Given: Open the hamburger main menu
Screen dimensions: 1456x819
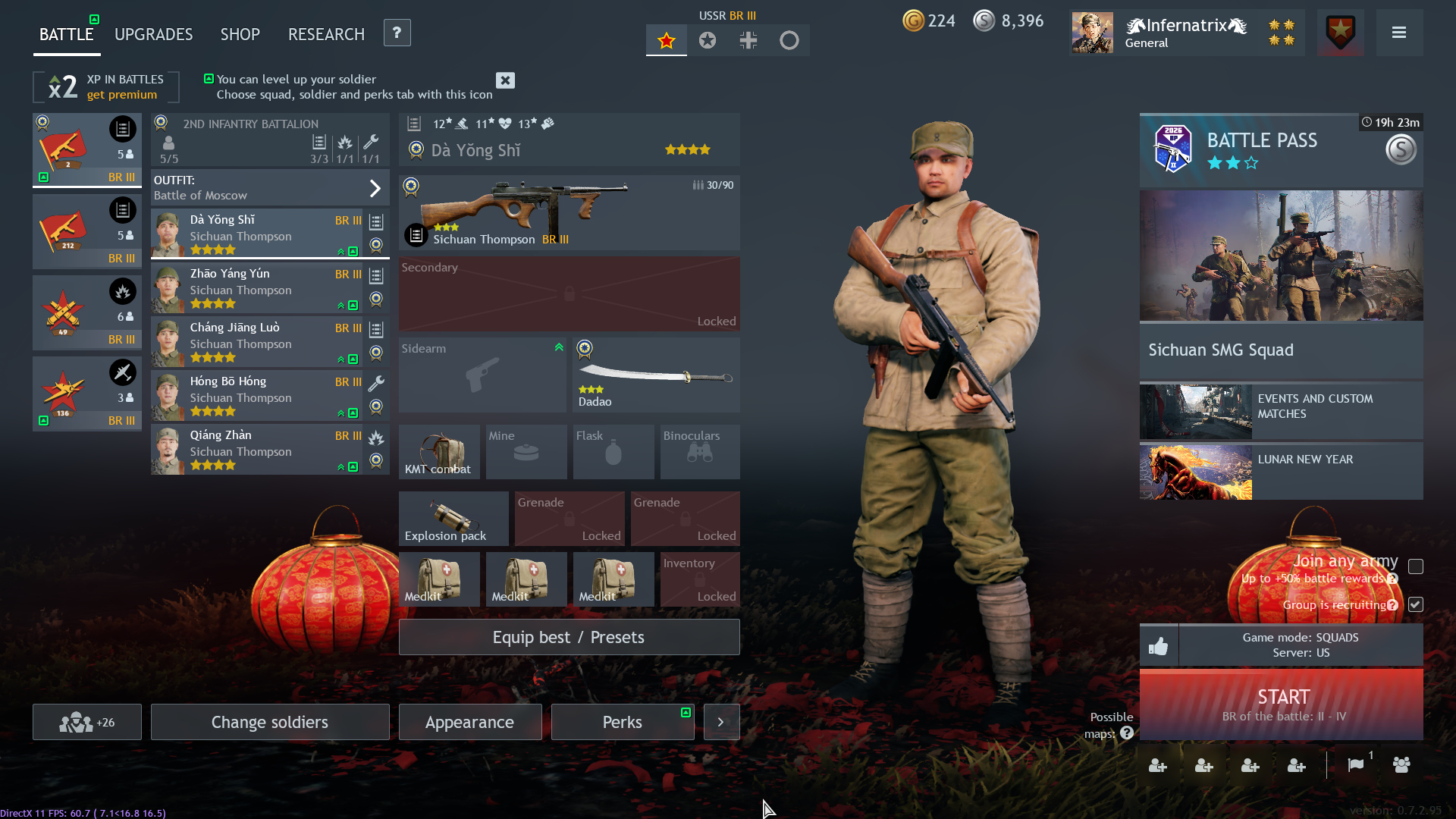Looking at the screenshot, I should 1398,33.
